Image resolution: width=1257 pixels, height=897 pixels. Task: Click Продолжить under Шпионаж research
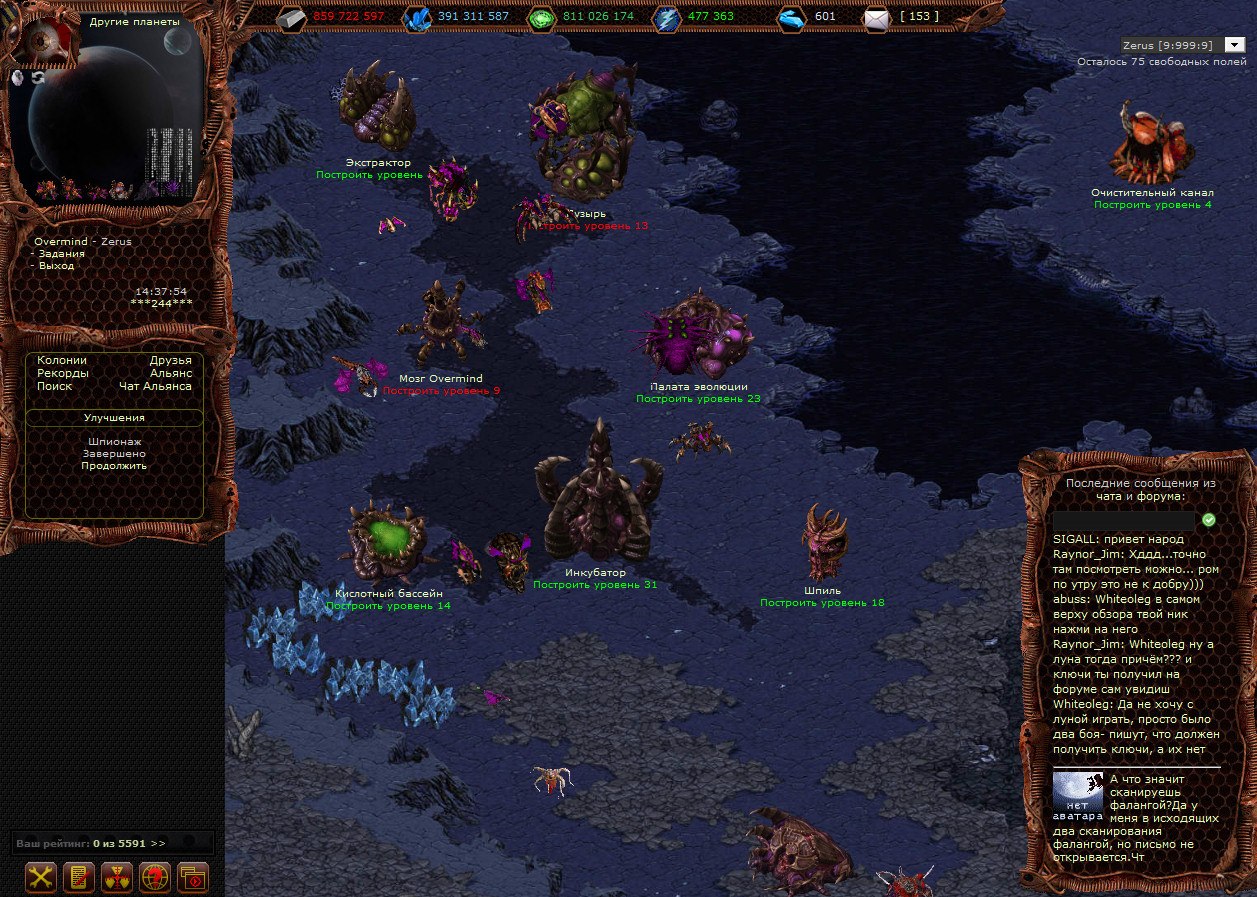pos(114,466)
